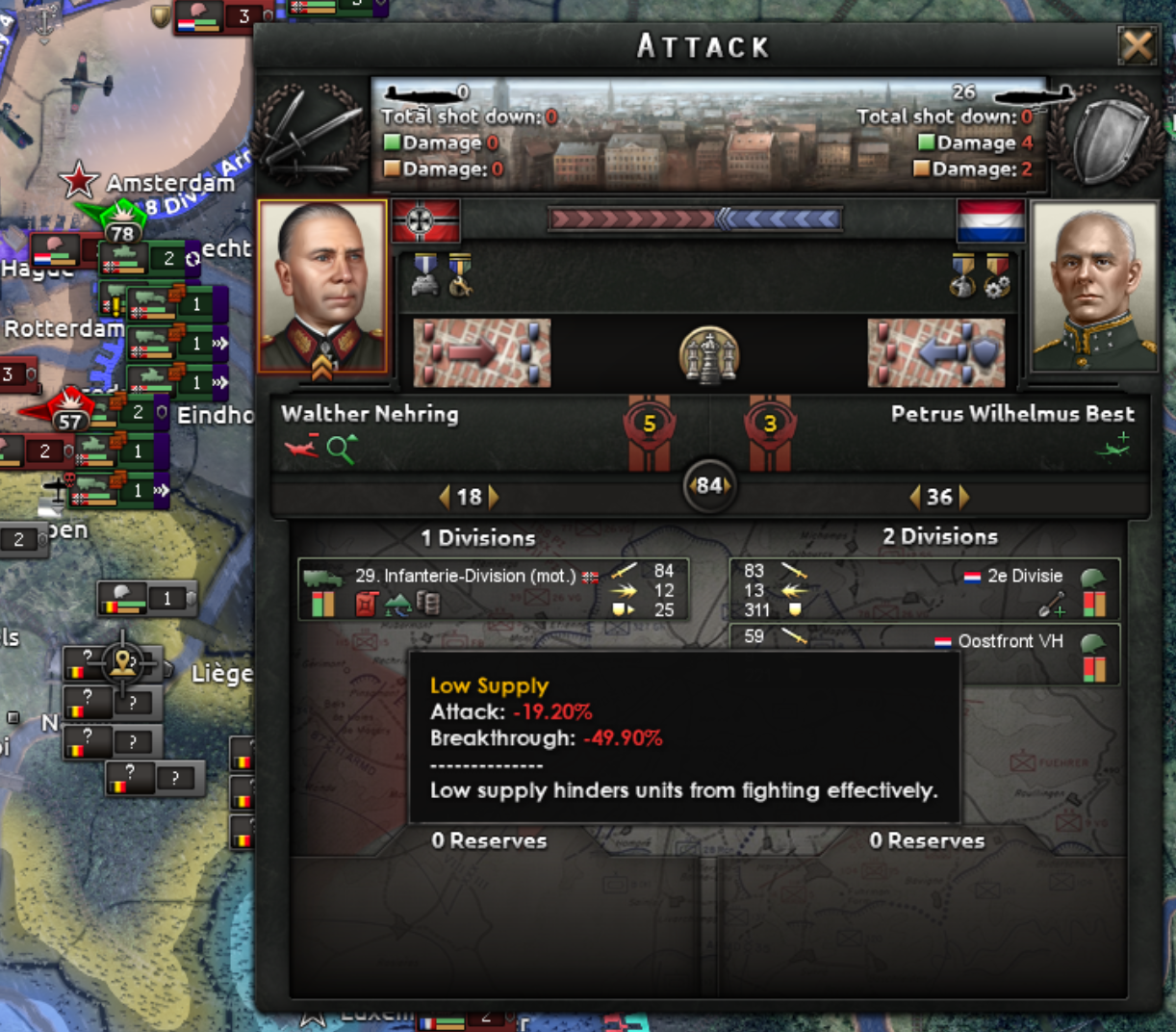Select Walther Nehring's commander portrait
Viewport: 1176px width, 1032px height.
[322, 287]
